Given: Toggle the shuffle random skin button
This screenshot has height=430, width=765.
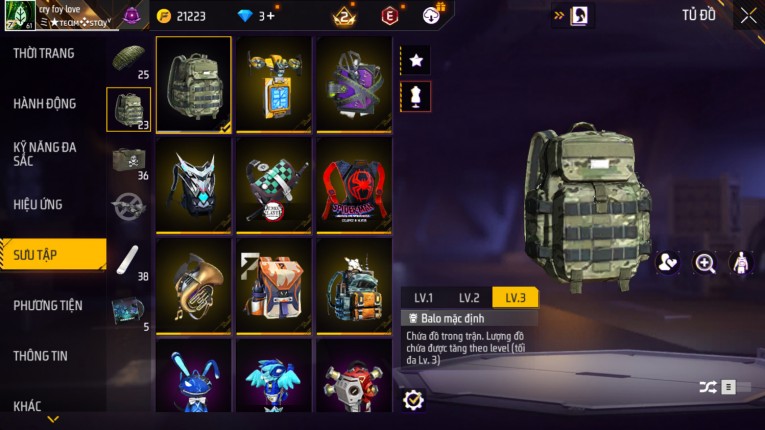Looking at the screenshot, I should tap(708, 387).
